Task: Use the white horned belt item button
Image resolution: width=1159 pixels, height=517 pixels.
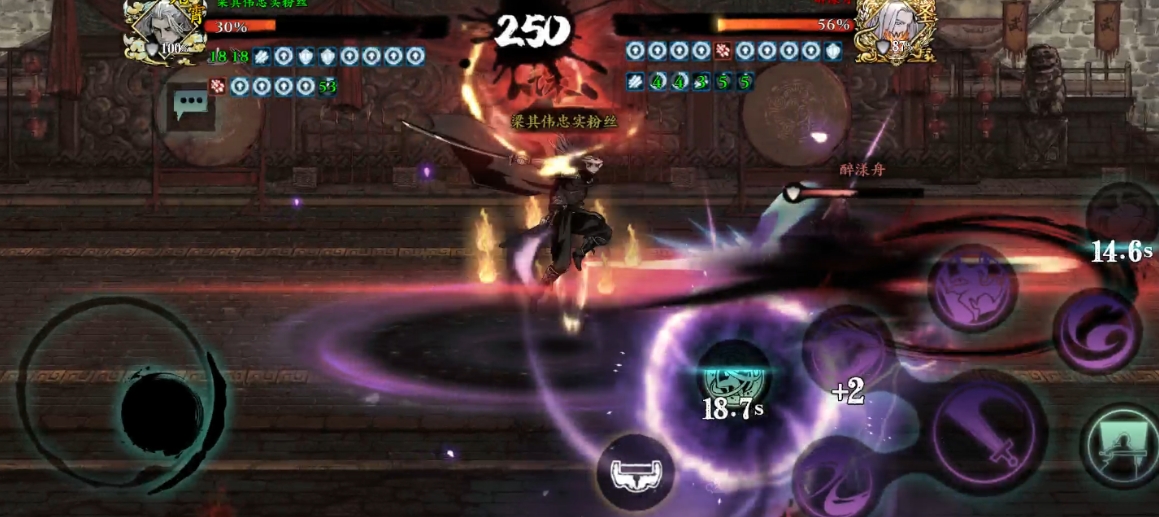Action: point(635,472)
